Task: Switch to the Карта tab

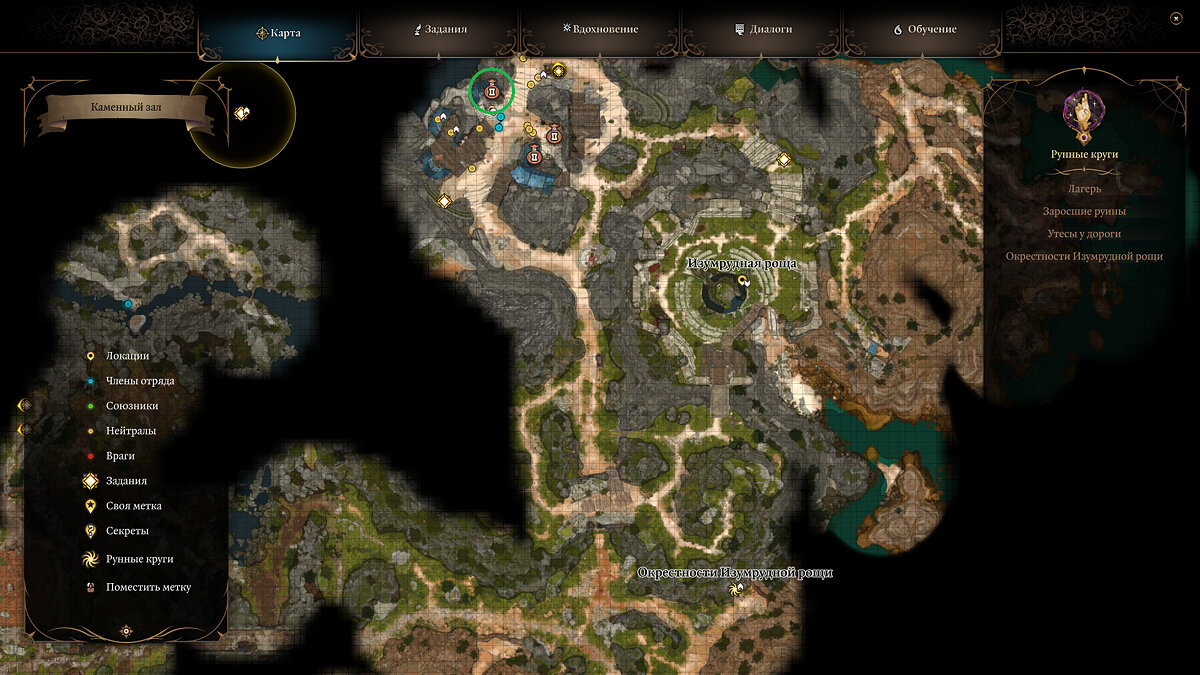Action: tap(279, 32)
